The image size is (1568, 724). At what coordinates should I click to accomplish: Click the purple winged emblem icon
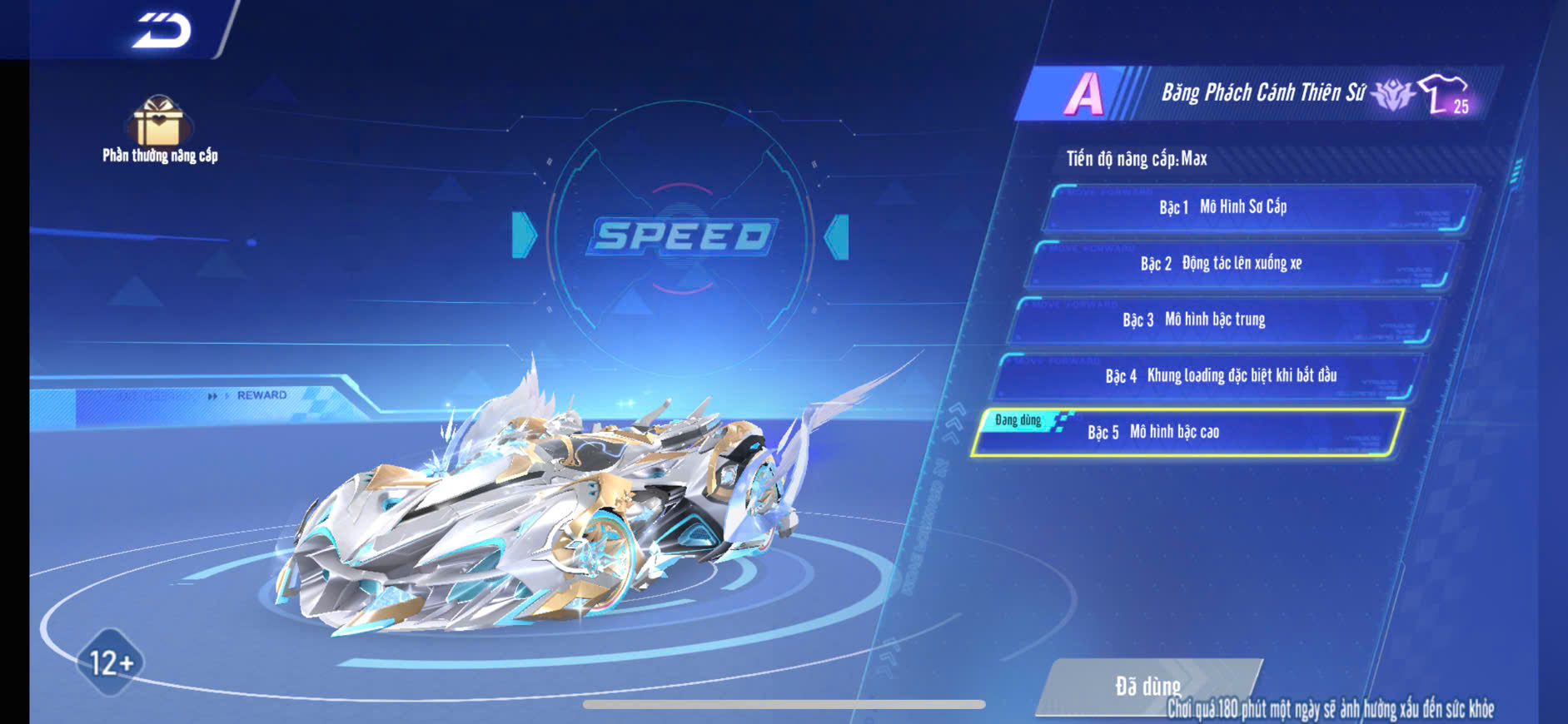pyautogui.click(x=1391, y=95)
